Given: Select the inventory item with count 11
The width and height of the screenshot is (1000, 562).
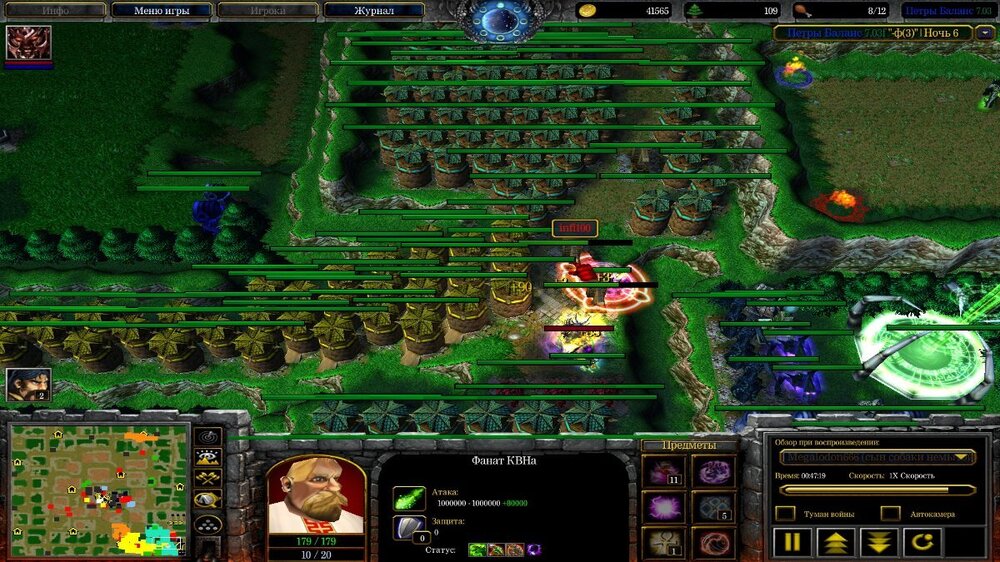Looking at the screenshot, I should (663, 471).
